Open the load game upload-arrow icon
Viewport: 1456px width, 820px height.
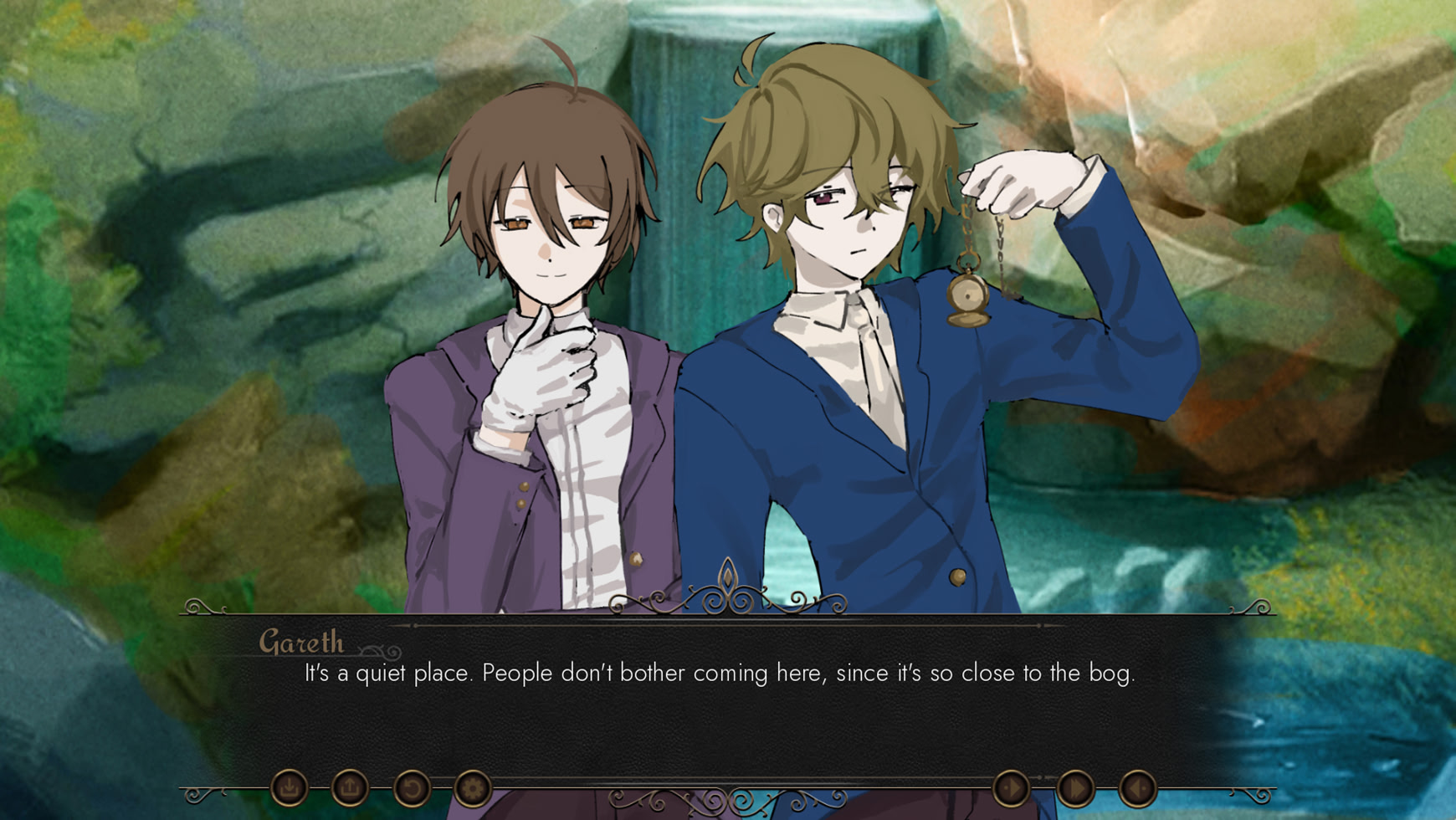click(351, 787)
